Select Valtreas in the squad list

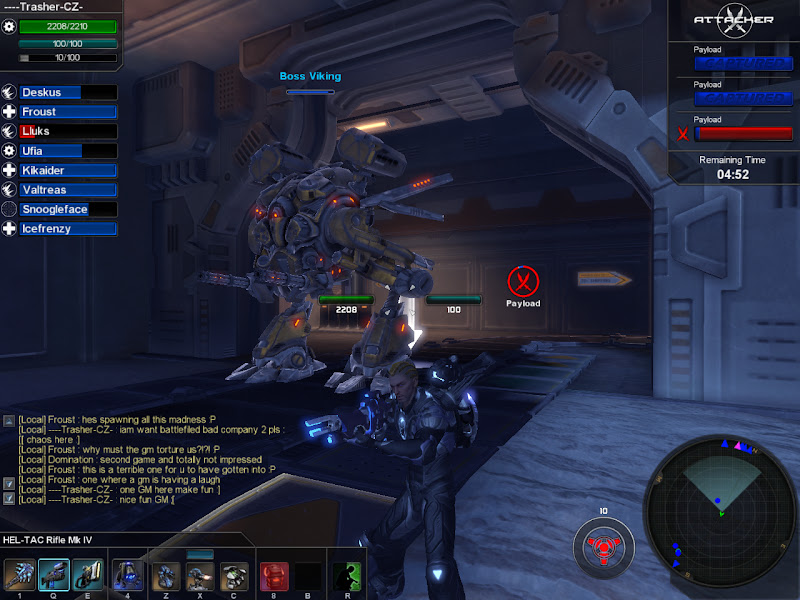[x=60, y=190]
